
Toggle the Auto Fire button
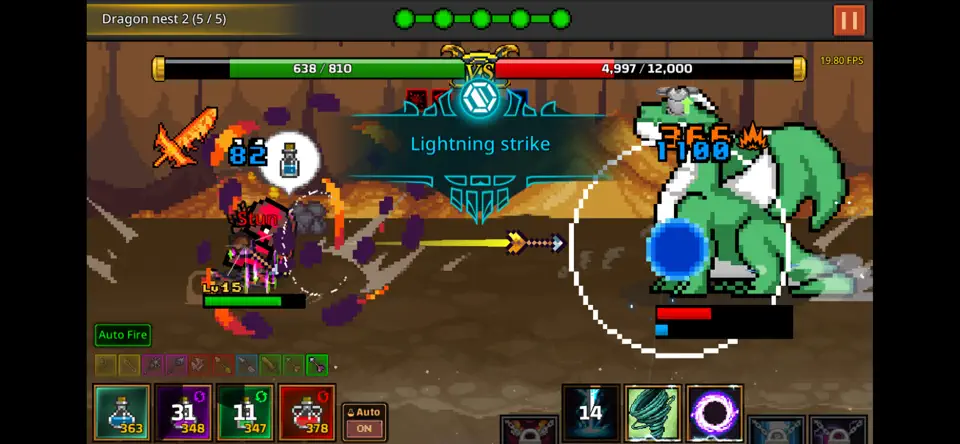pos(123,335)
